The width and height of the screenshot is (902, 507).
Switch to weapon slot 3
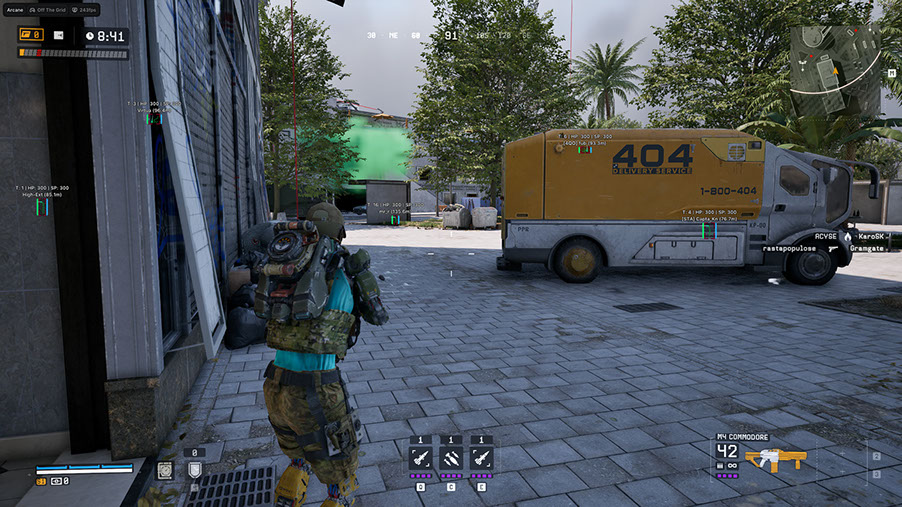pyautogui.click(x=877, y=476)
